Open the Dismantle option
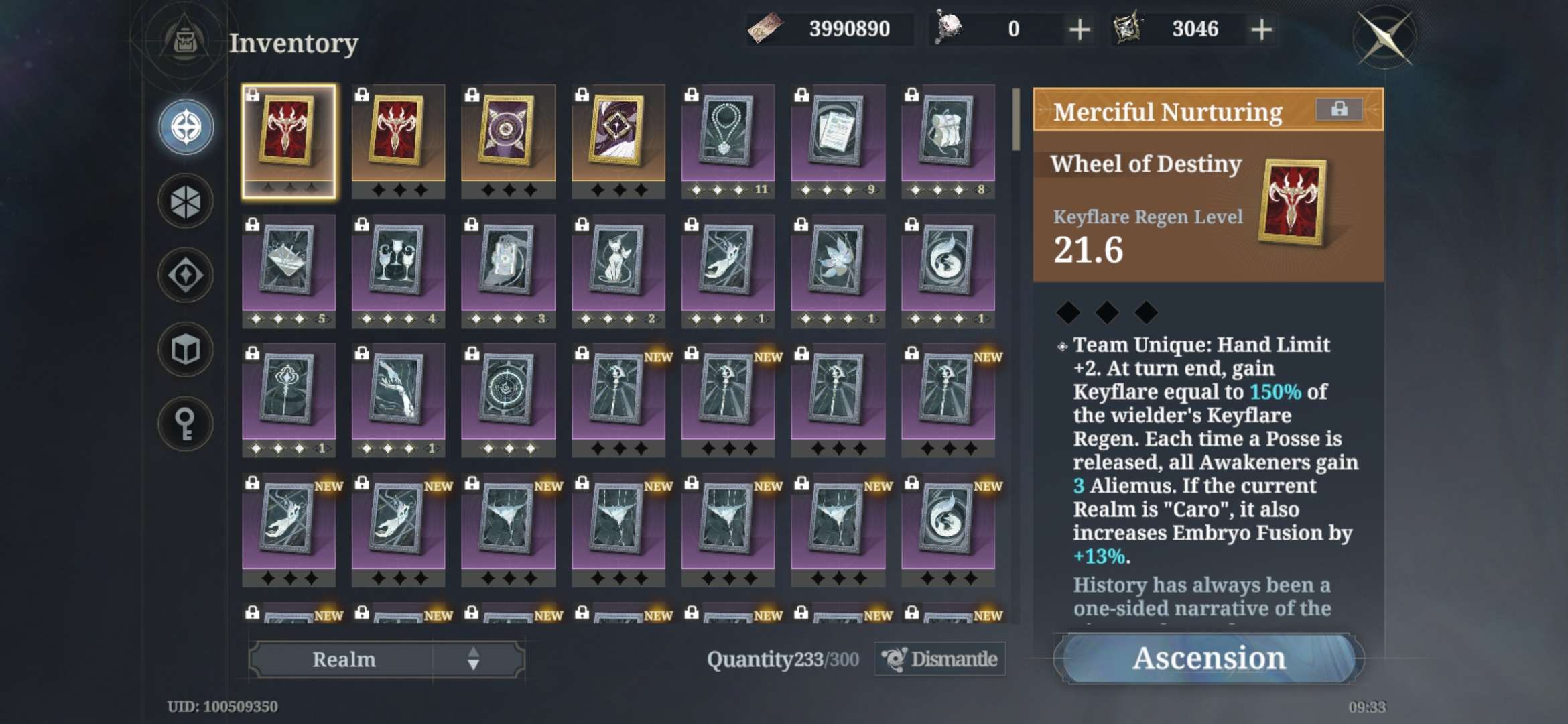 click(x=940, y=659)
